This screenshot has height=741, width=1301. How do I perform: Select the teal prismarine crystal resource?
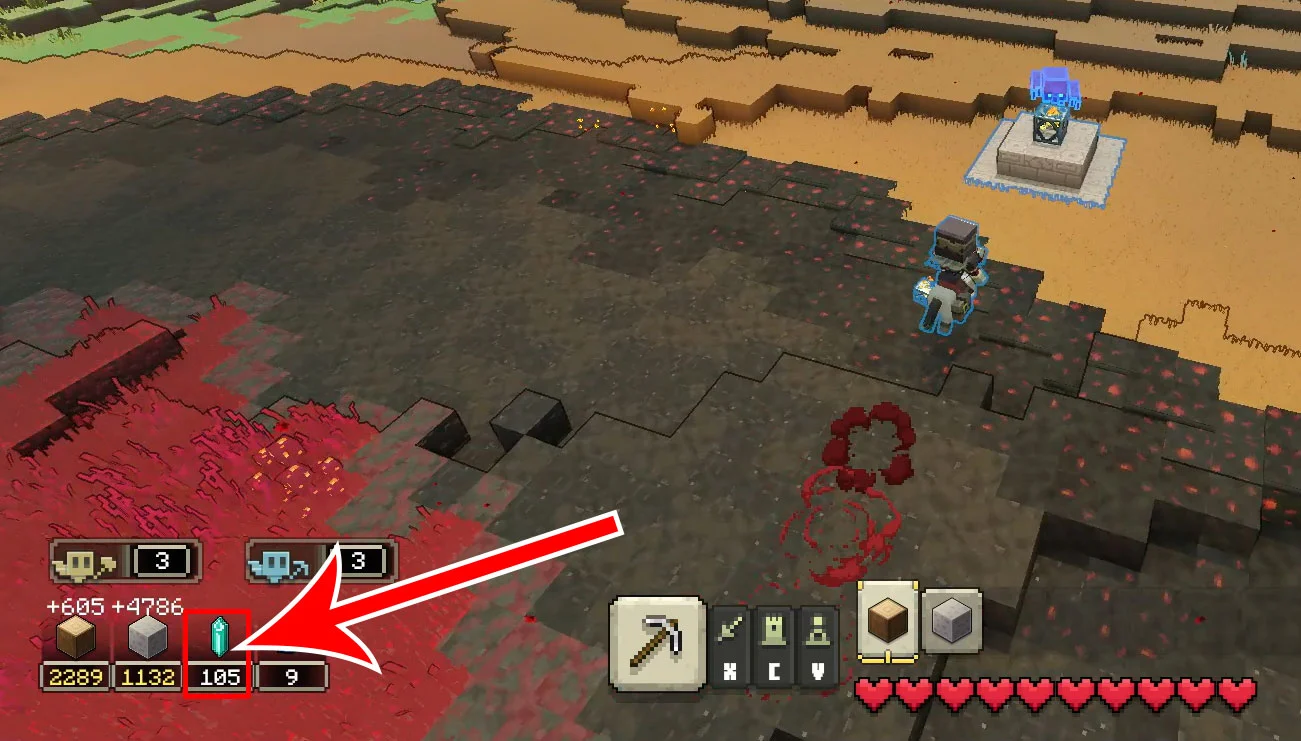click(x=219, y=638)
